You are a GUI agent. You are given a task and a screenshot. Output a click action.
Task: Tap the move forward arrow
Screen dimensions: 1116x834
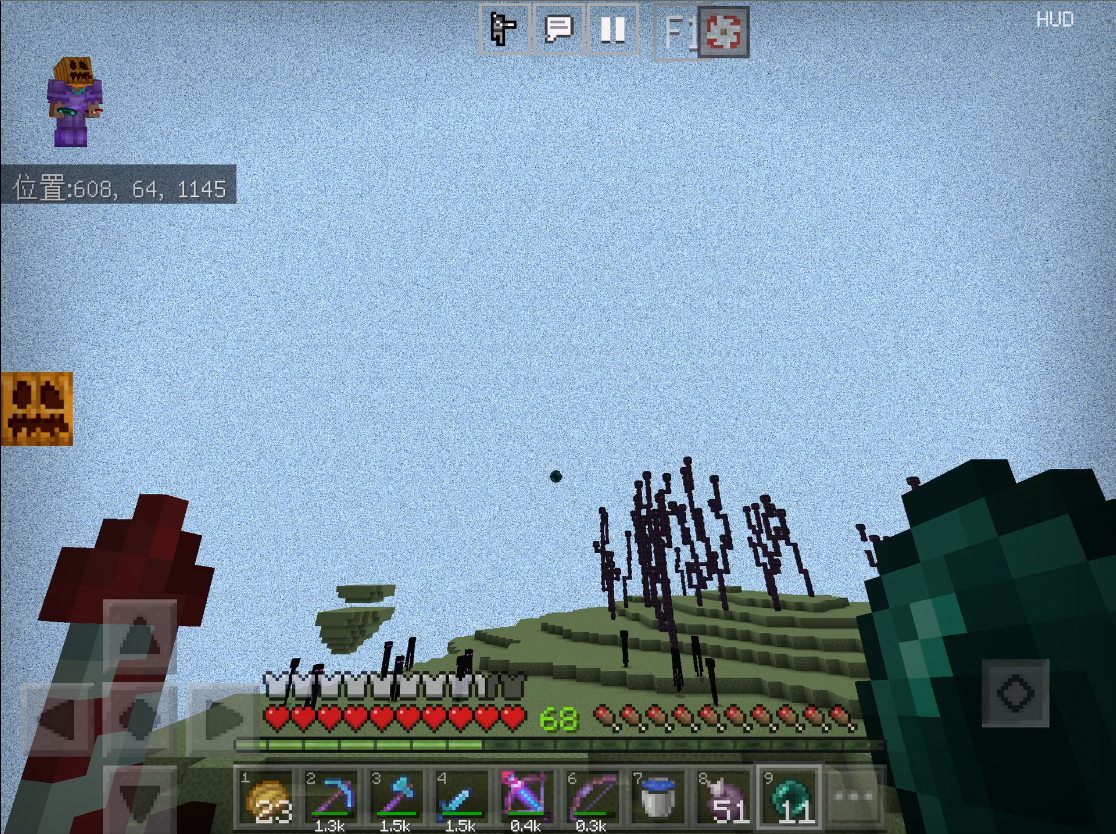140,636
